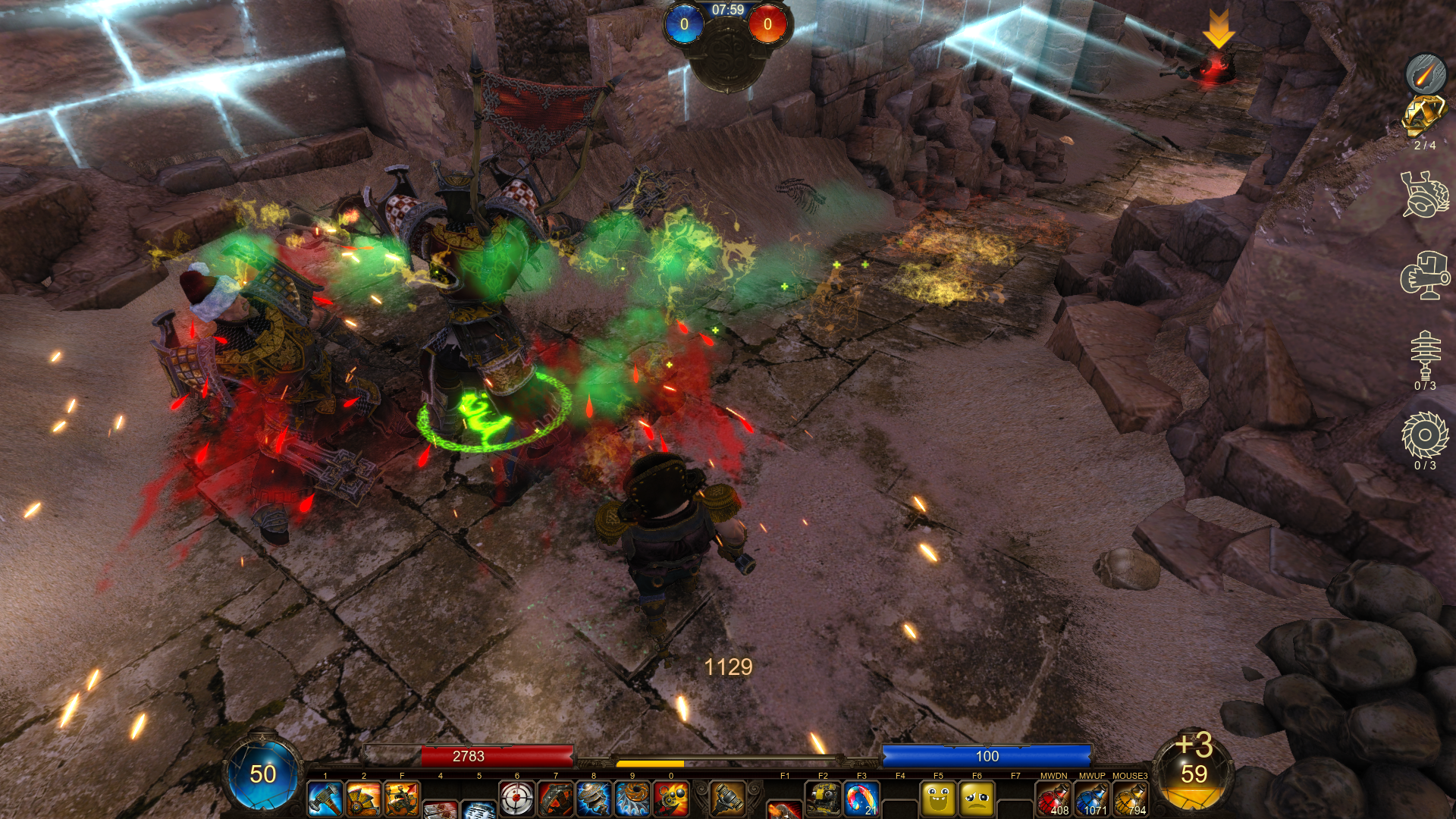Viewport: 1456px width, 819px height.
Task: Trigger the turret upgrade skill on F
Action: [402, 799]
